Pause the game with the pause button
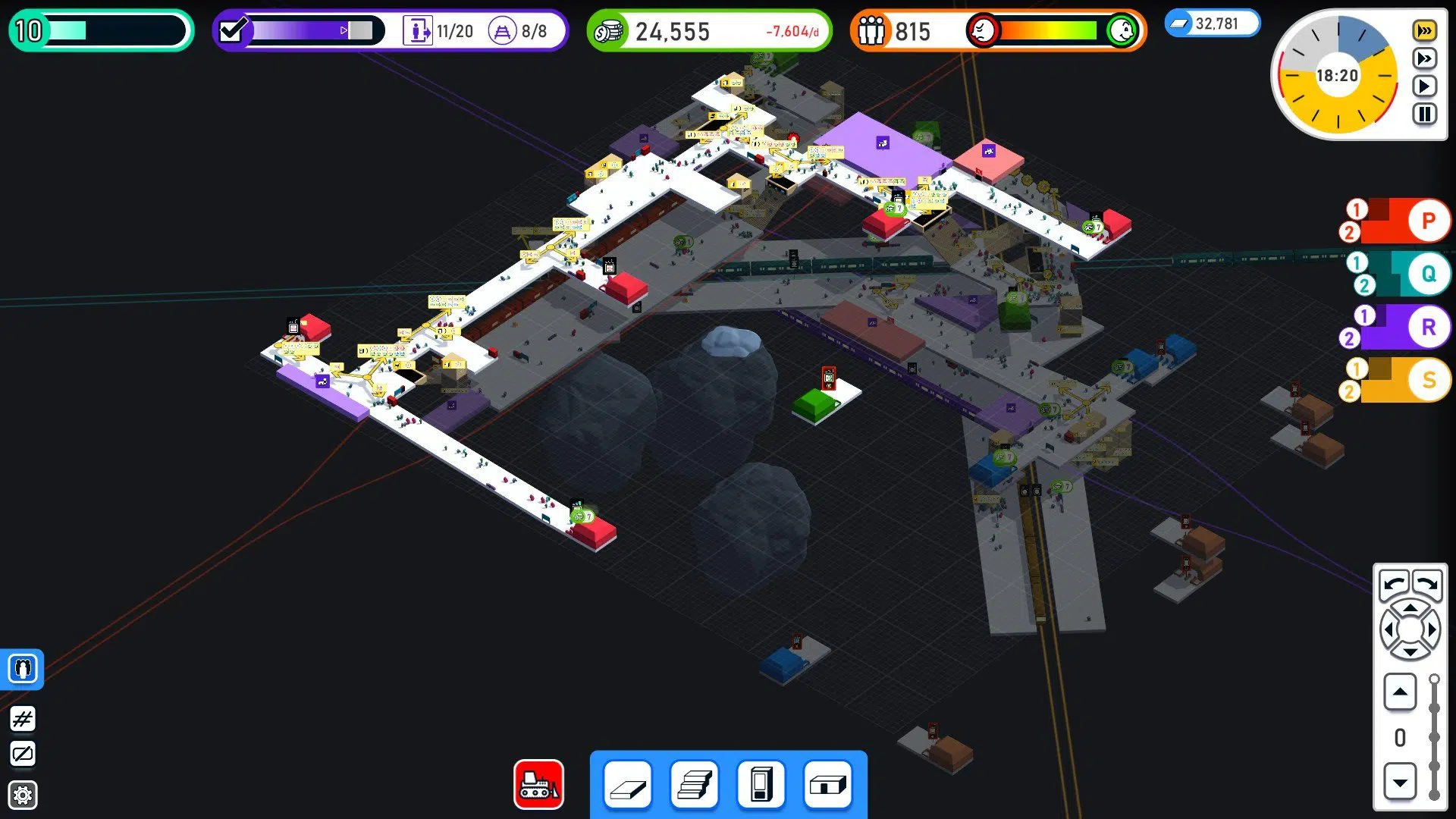 [x=1424, y=115]
